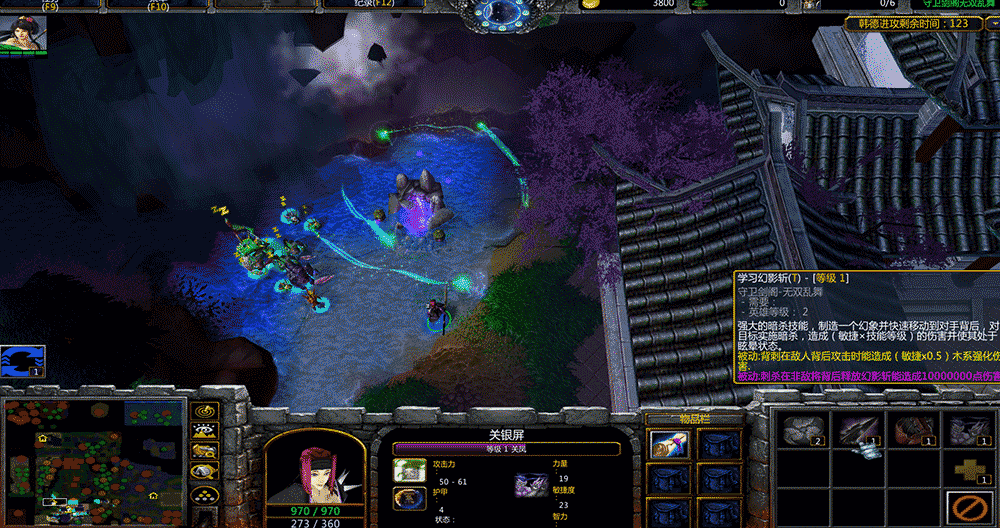Click the hero attributes icon beside 力量
1000x528 pixels.
click(x=530, y=485)
